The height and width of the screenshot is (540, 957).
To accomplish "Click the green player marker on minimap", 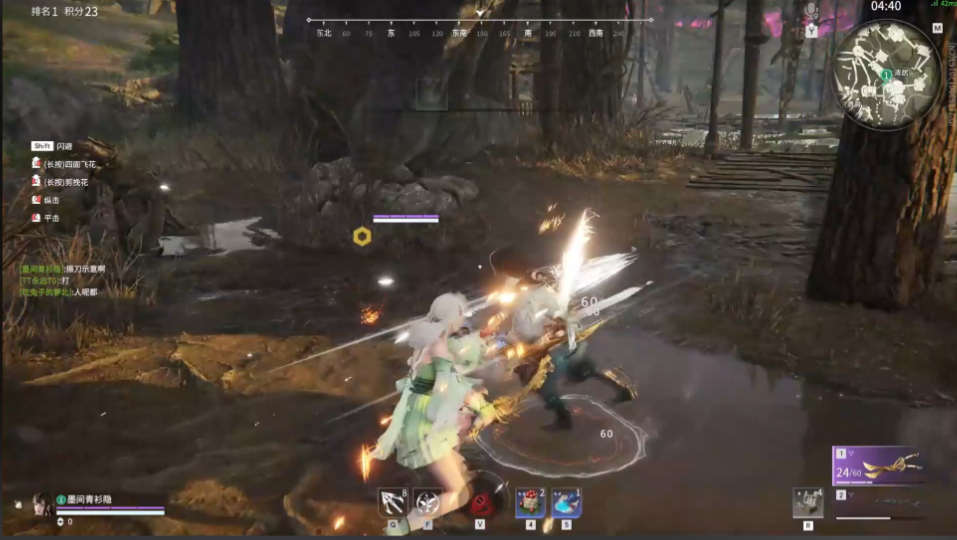I will pyautogui.click(x=886, y=75).
